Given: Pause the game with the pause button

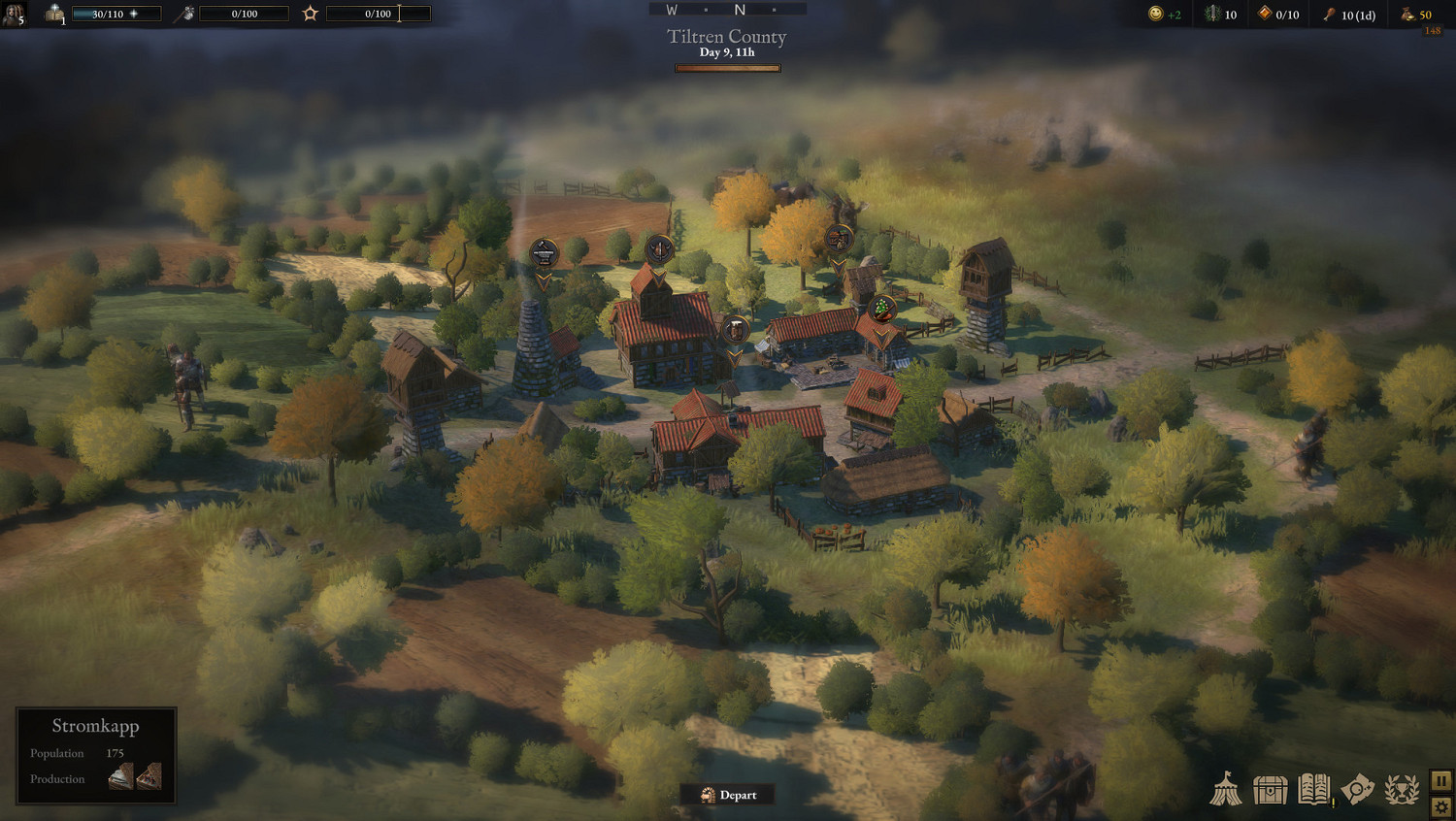Looking at the screenshot, I should [1440, 780].
